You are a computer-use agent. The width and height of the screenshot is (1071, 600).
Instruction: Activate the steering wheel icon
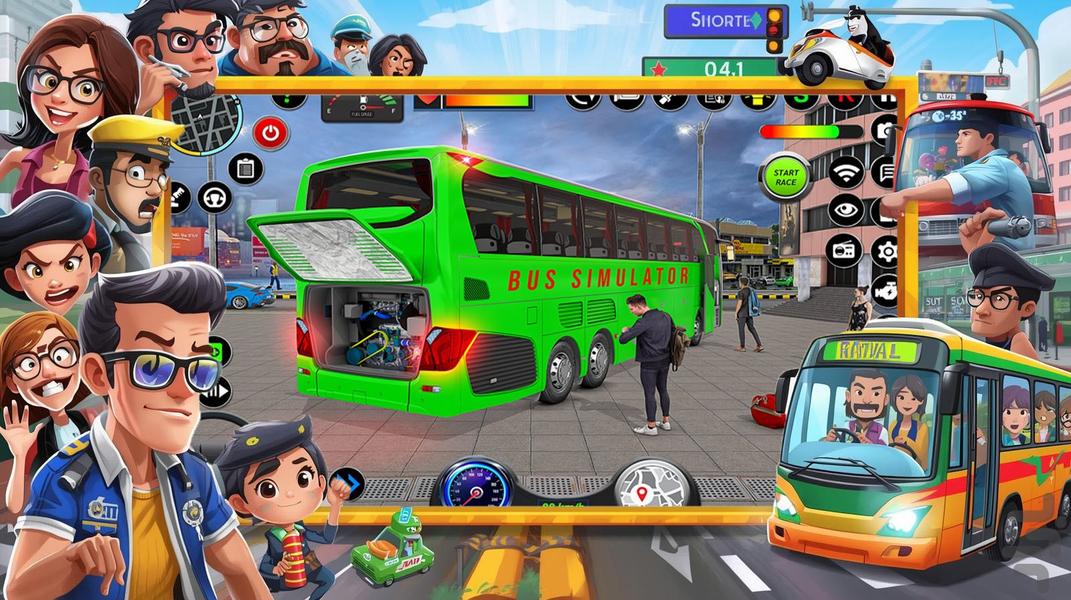coord(214,197)
